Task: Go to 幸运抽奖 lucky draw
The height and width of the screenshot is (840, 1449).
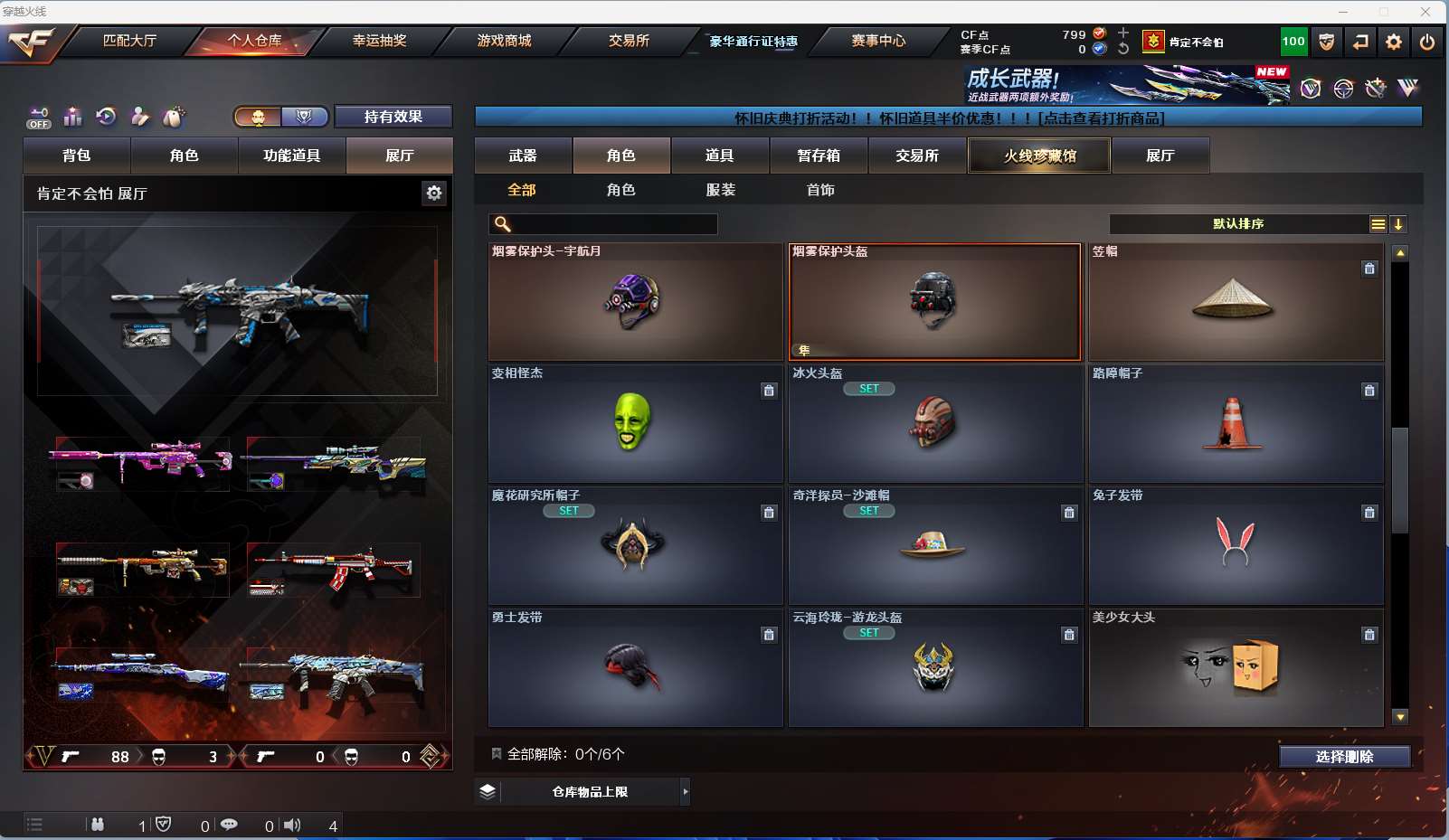Action: click(379, 41)
